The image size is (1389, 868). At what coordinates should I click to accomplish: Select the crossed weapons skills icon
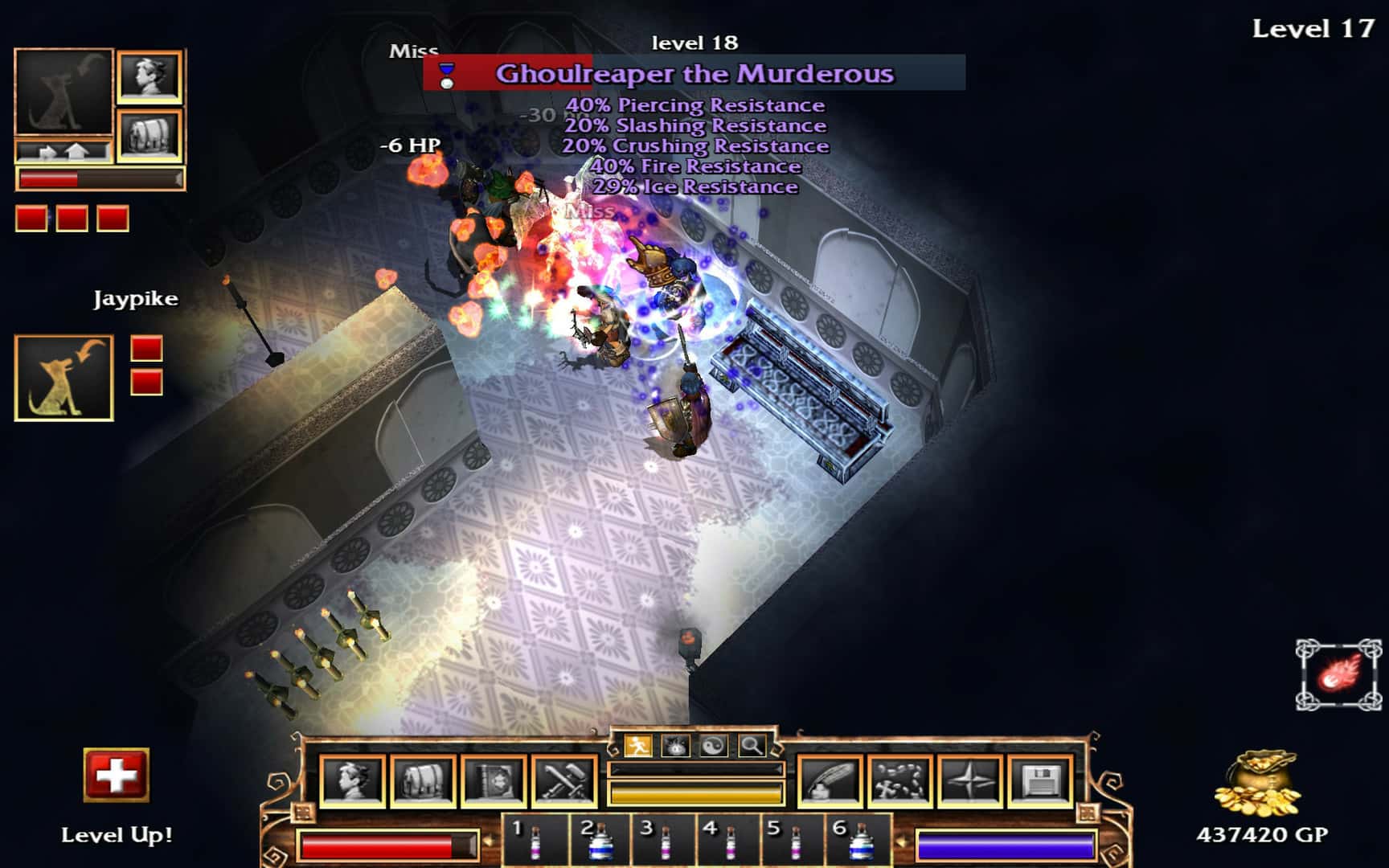[x=563, y=778]
